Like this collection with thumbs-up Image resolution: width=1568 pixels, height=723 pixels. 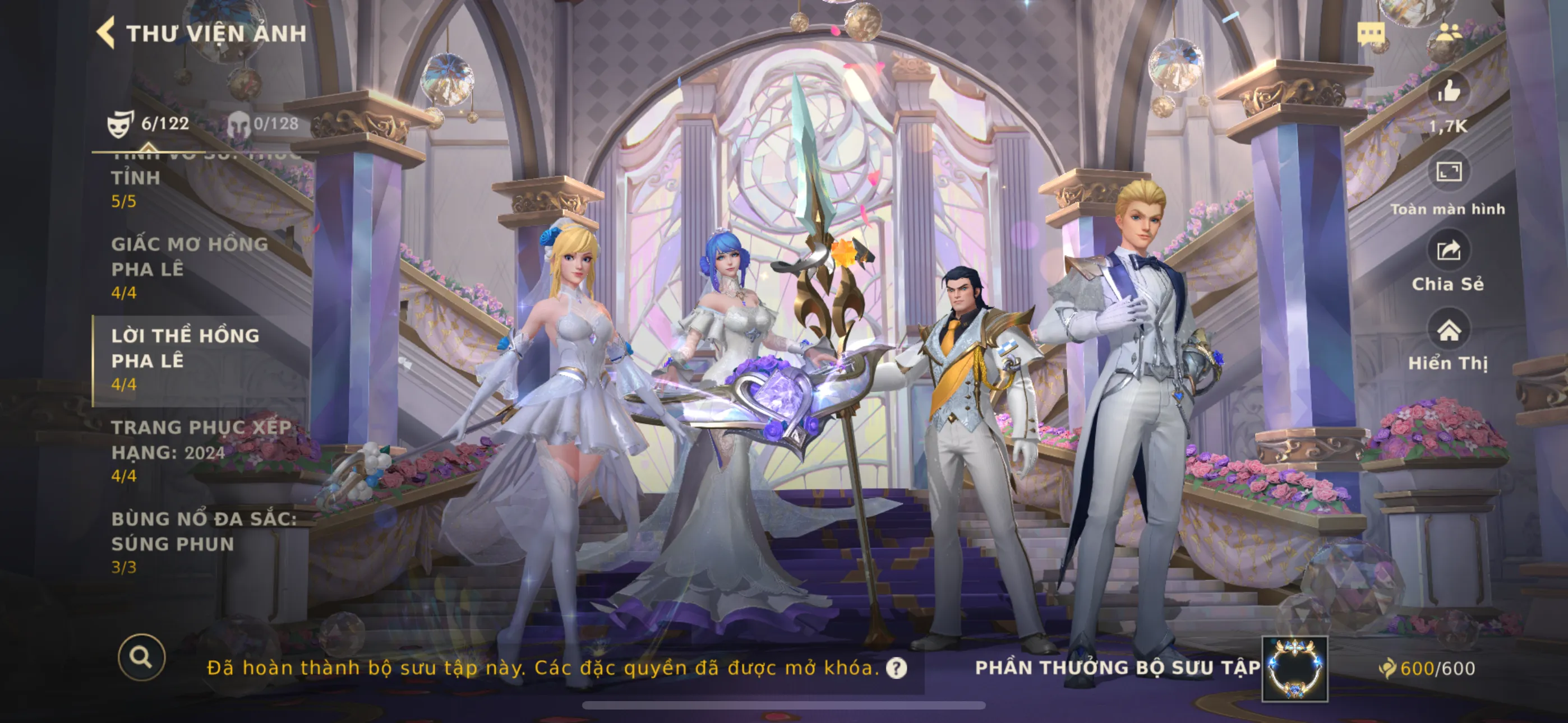[1448, 92]
